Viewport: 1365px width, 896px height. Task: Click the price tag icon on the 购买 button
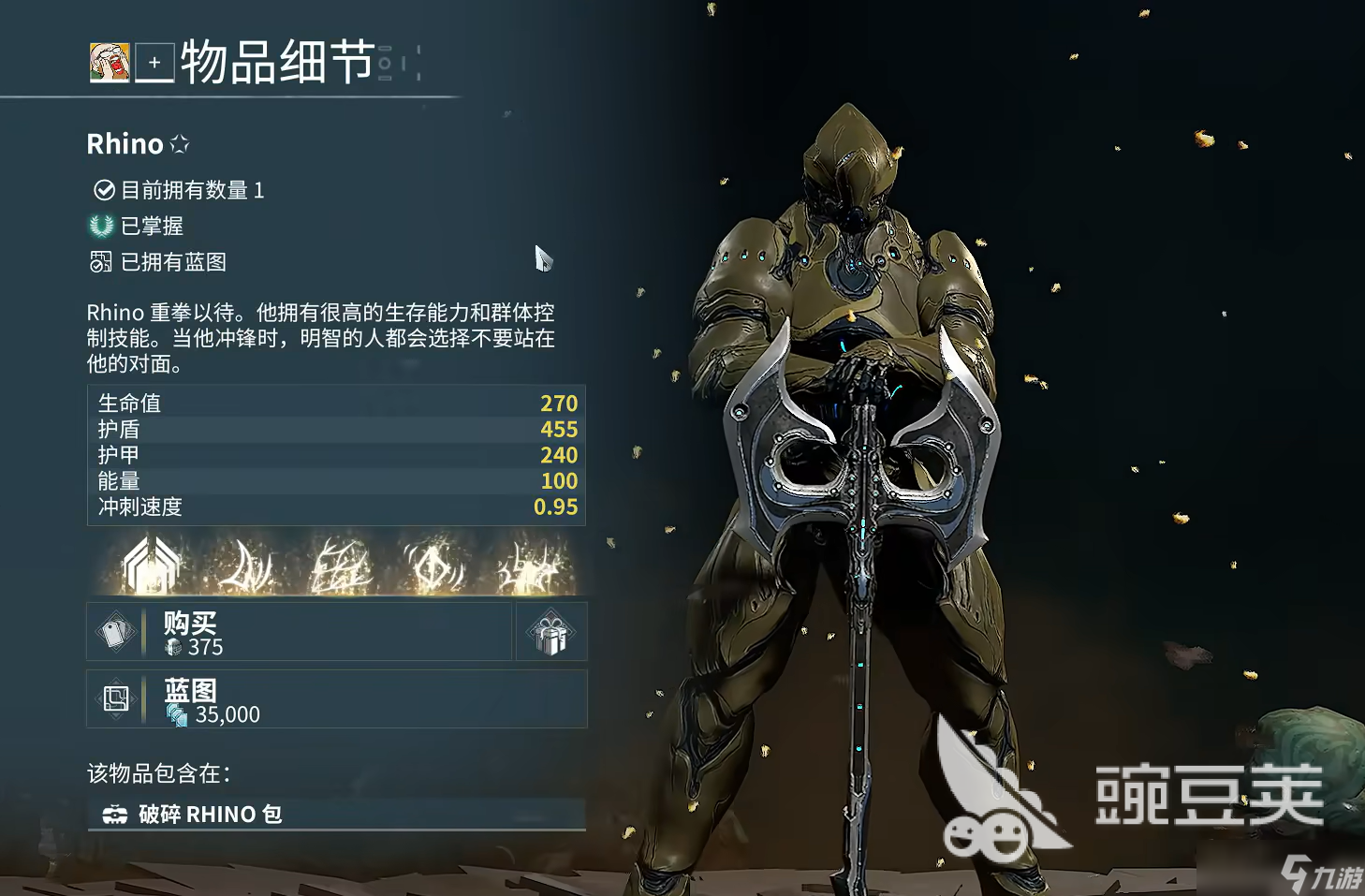point(116,631)
